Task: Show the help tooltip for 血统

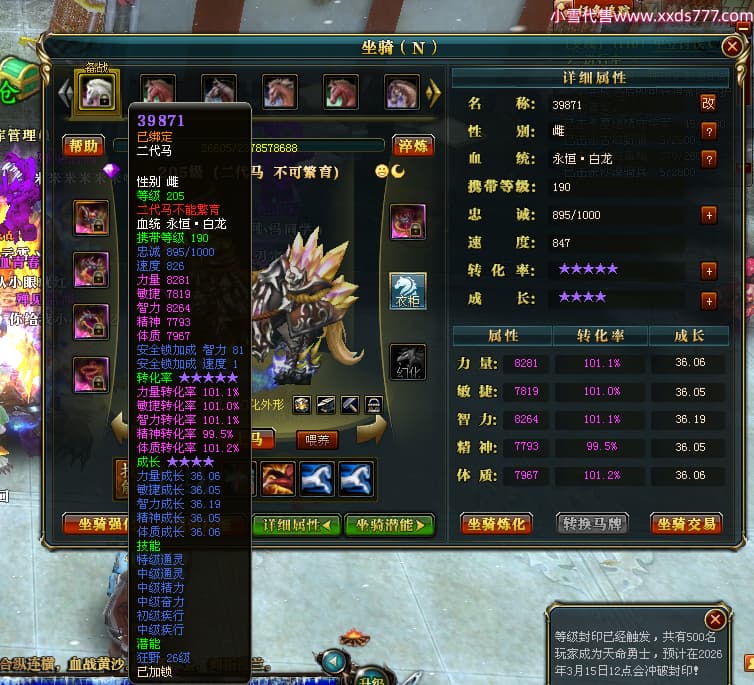Action: tap(708, 159)
